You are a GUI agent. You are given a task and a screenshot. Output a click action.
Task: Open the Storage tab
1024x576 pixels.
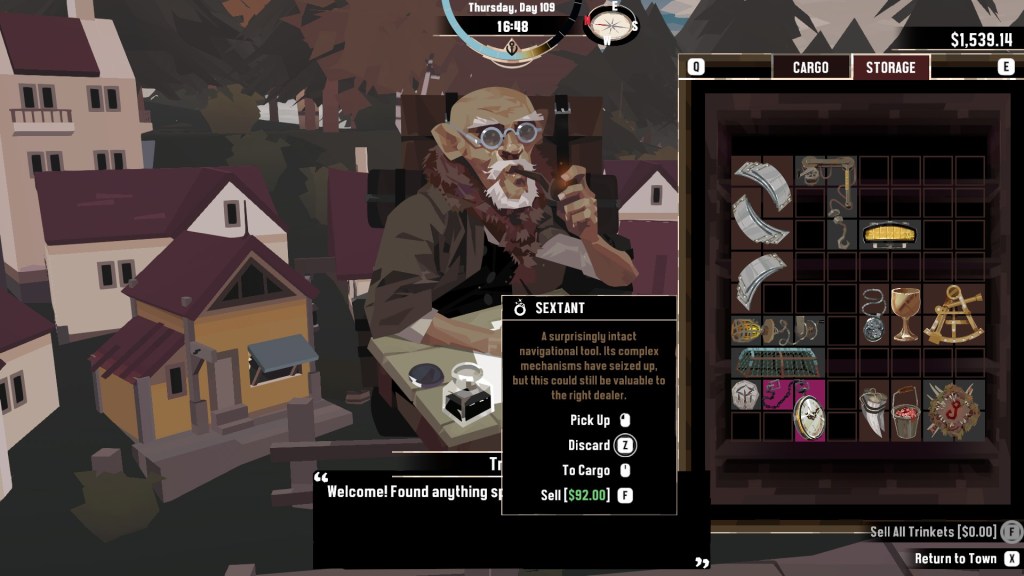point(890,67)
